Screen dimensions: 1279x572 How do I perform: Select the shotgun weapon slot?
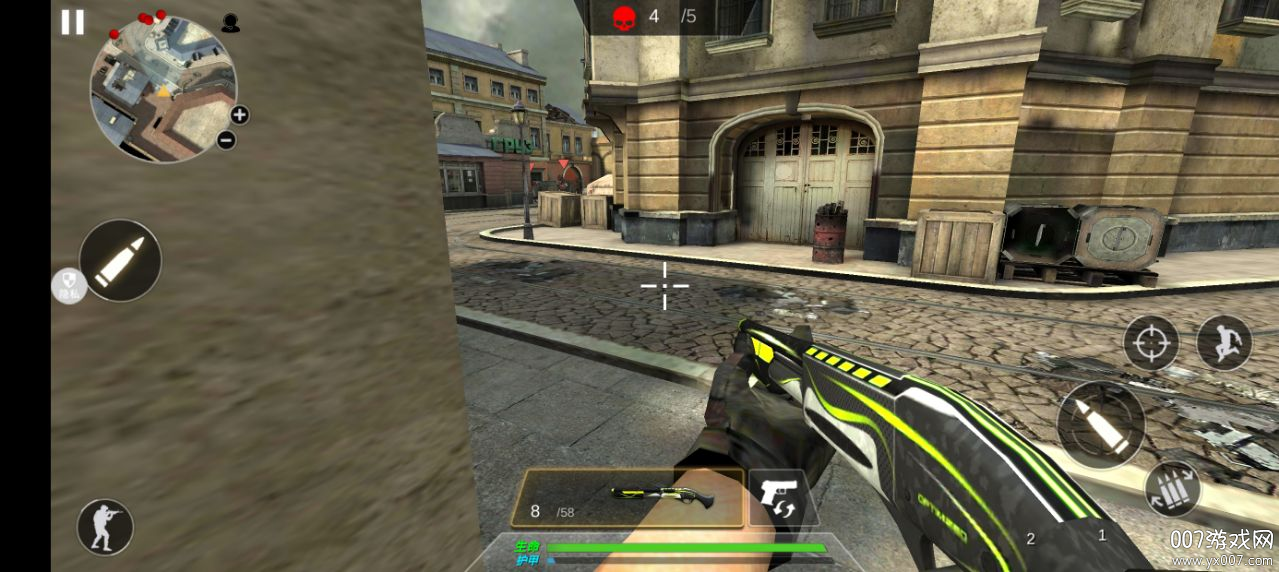pos(627,498)
